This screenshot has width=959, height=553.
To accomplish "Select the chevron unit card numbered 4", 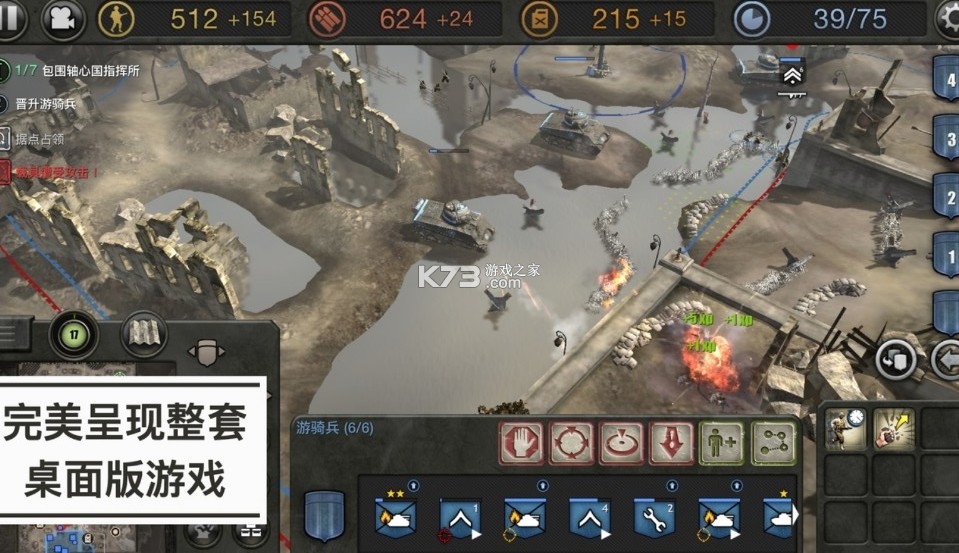I will [x=589, y=517].
